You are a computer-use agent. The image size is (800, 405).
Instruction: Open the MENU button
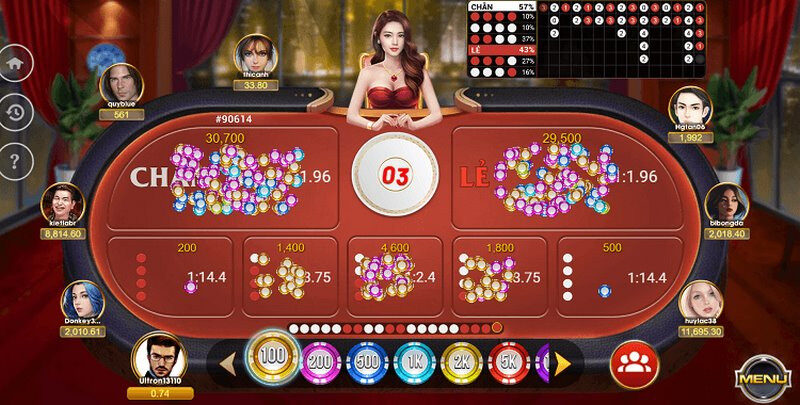tap(764, 378)
